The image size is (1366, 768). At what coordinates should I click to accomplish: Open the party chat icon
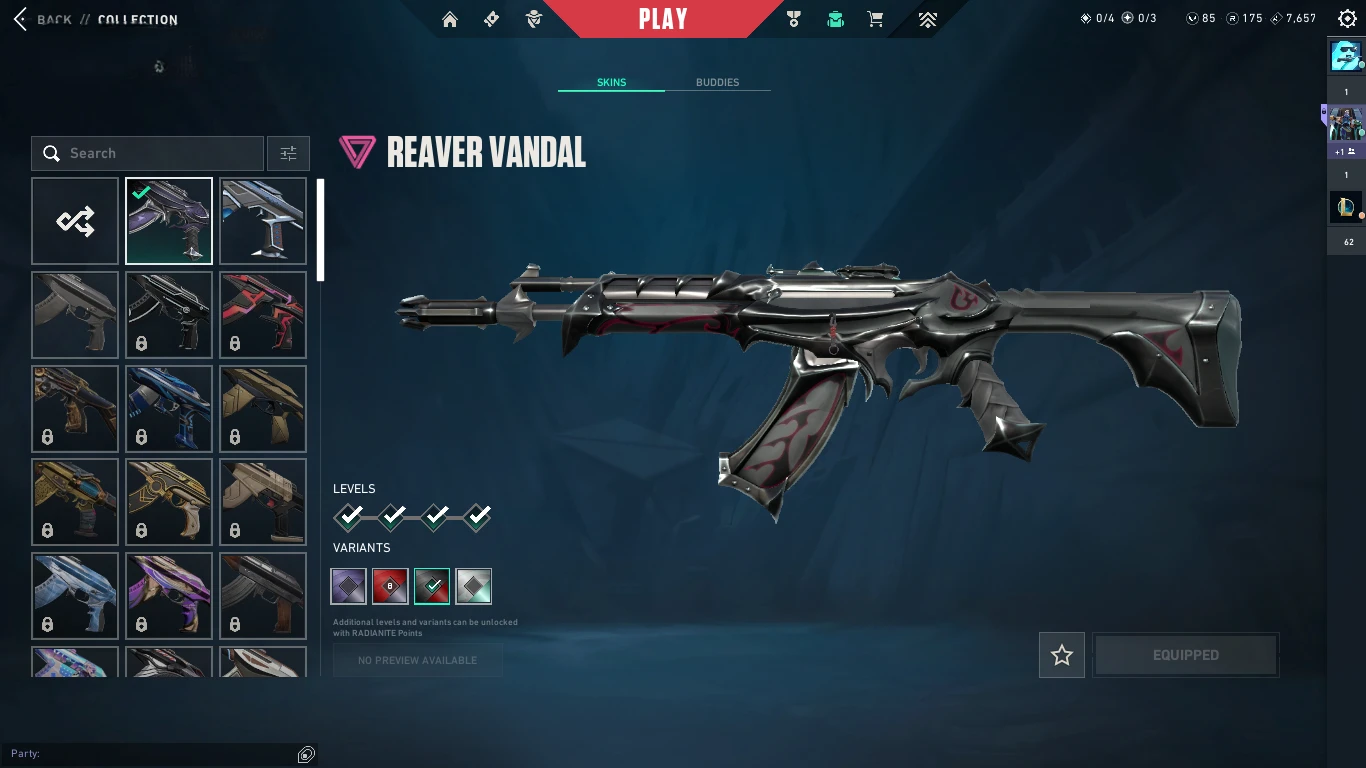pyautogui.click(x=307, y=754)
